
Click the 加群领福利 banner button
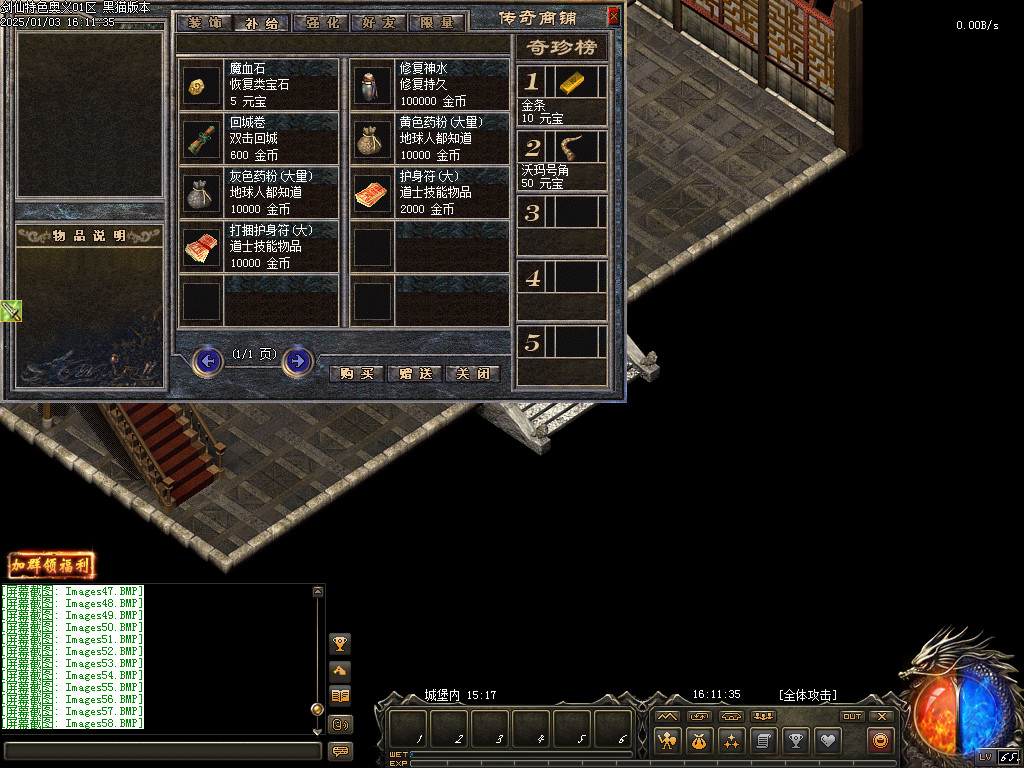click(x=51, y=566)
